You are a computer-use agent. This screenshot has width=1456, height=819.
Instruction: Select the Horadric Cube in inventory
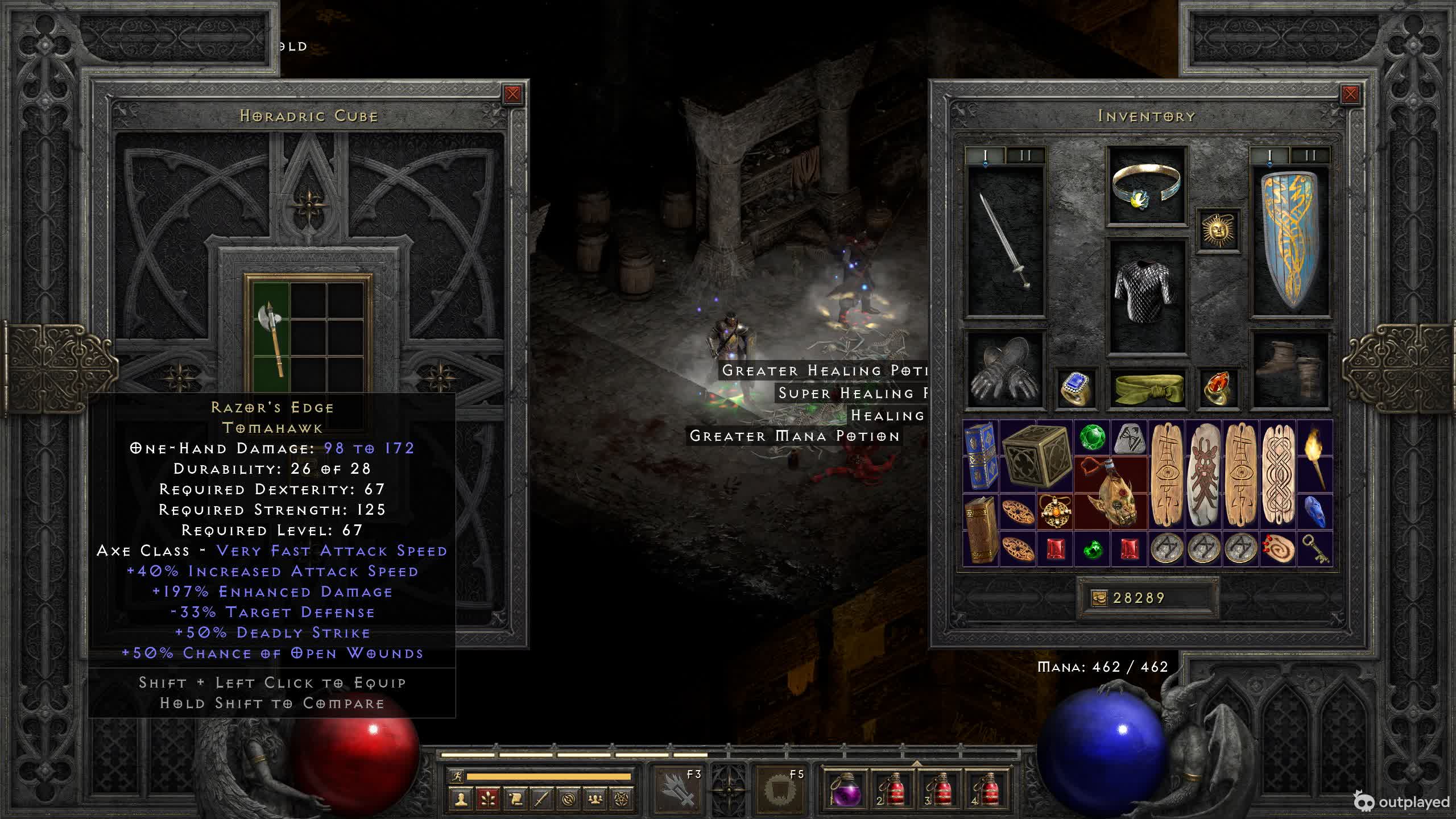1036,456
